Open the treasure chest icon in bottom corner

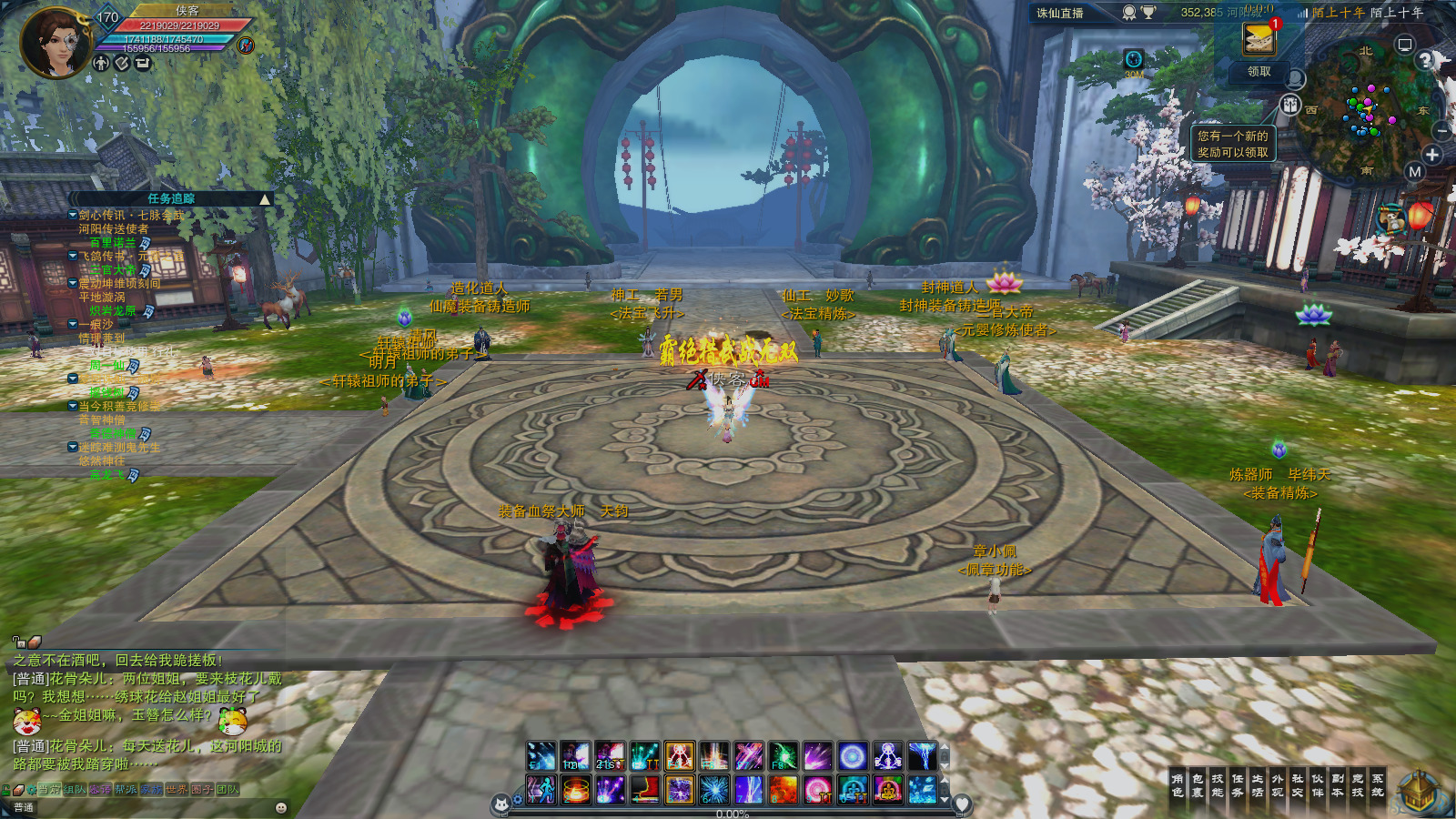pyautogui.click(x=1418, y=790)
